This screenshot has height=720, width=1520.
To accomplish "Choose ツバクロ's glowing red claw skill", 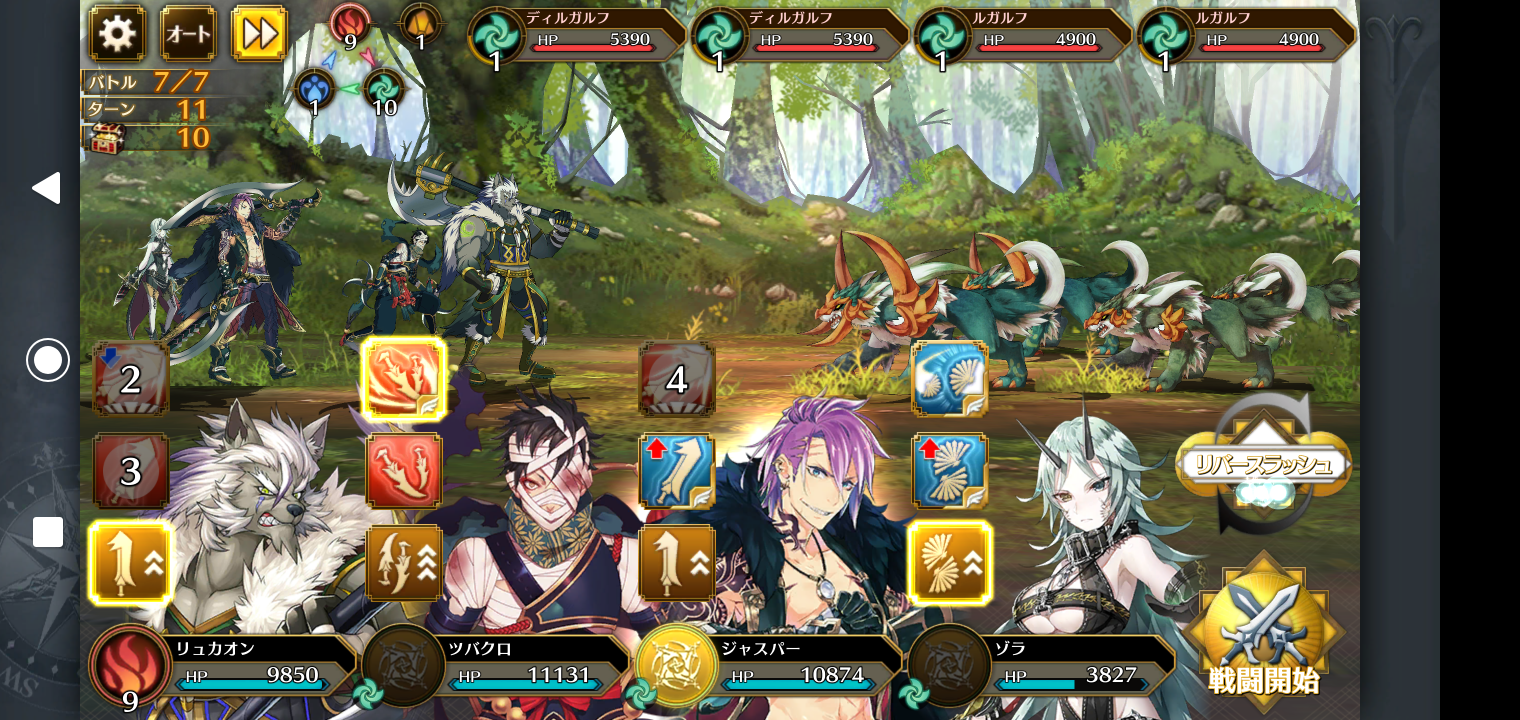I will pyautogui.click(x=404, y=379).
